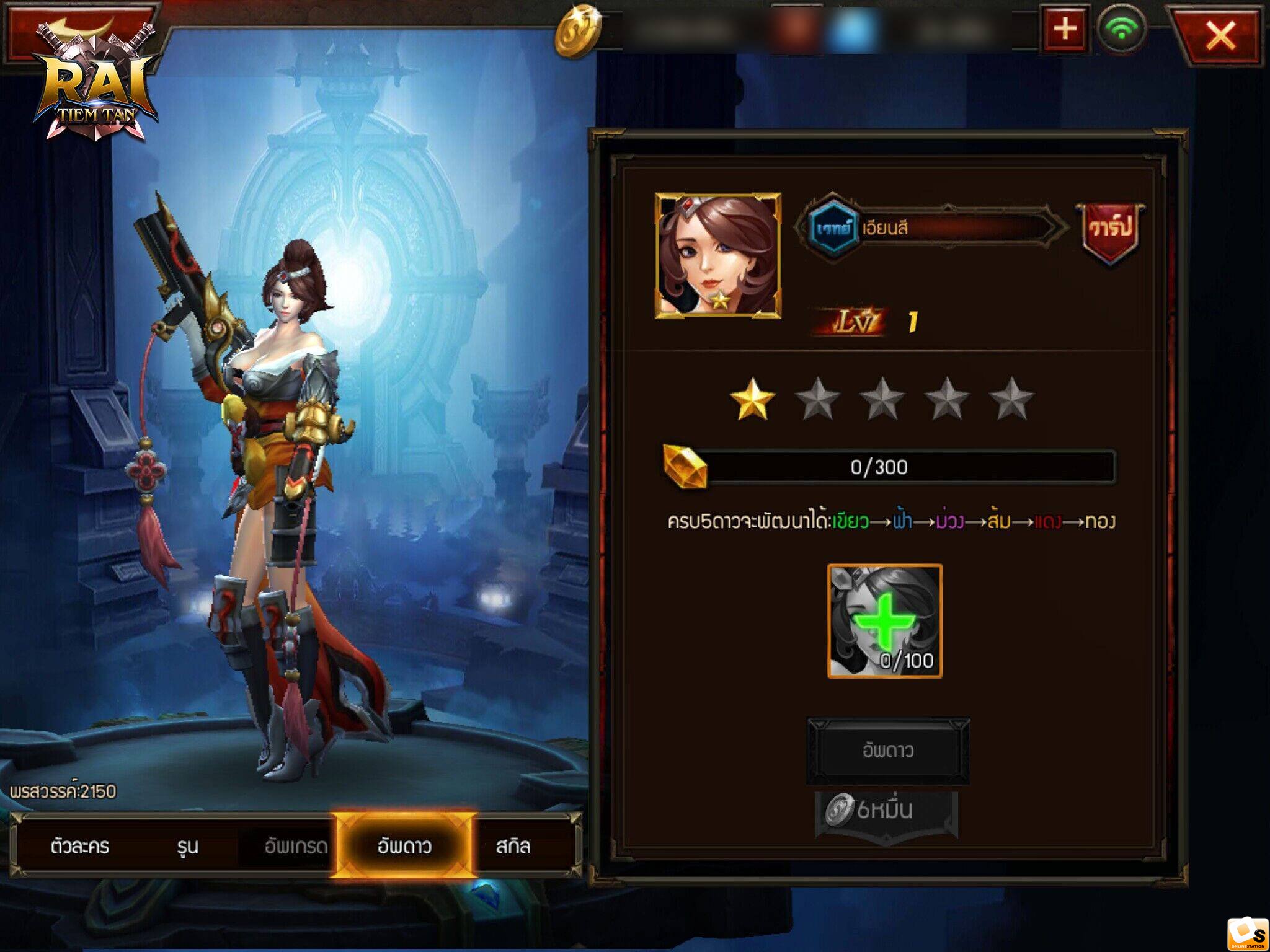The width and height of the screenshot is (1270, 952).
Task: Select the hero portrait thumbnail
Action: (717, 255)
